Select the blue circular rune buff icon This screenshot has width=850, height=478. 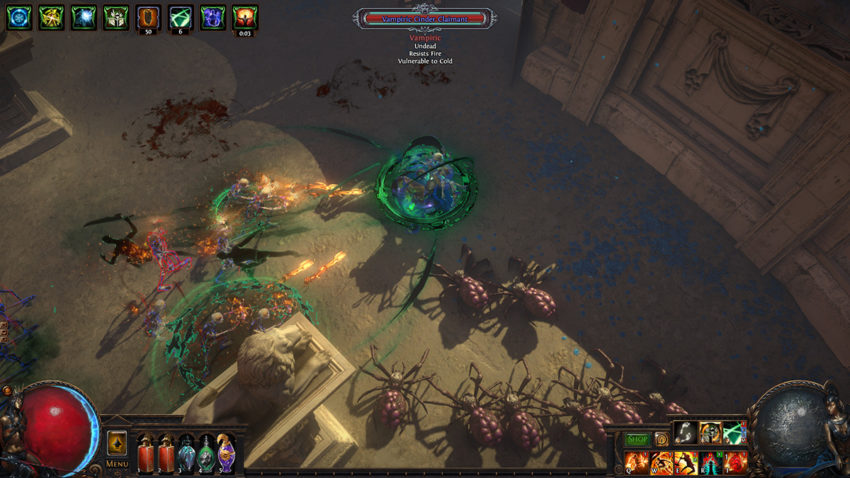click(20, 16)
